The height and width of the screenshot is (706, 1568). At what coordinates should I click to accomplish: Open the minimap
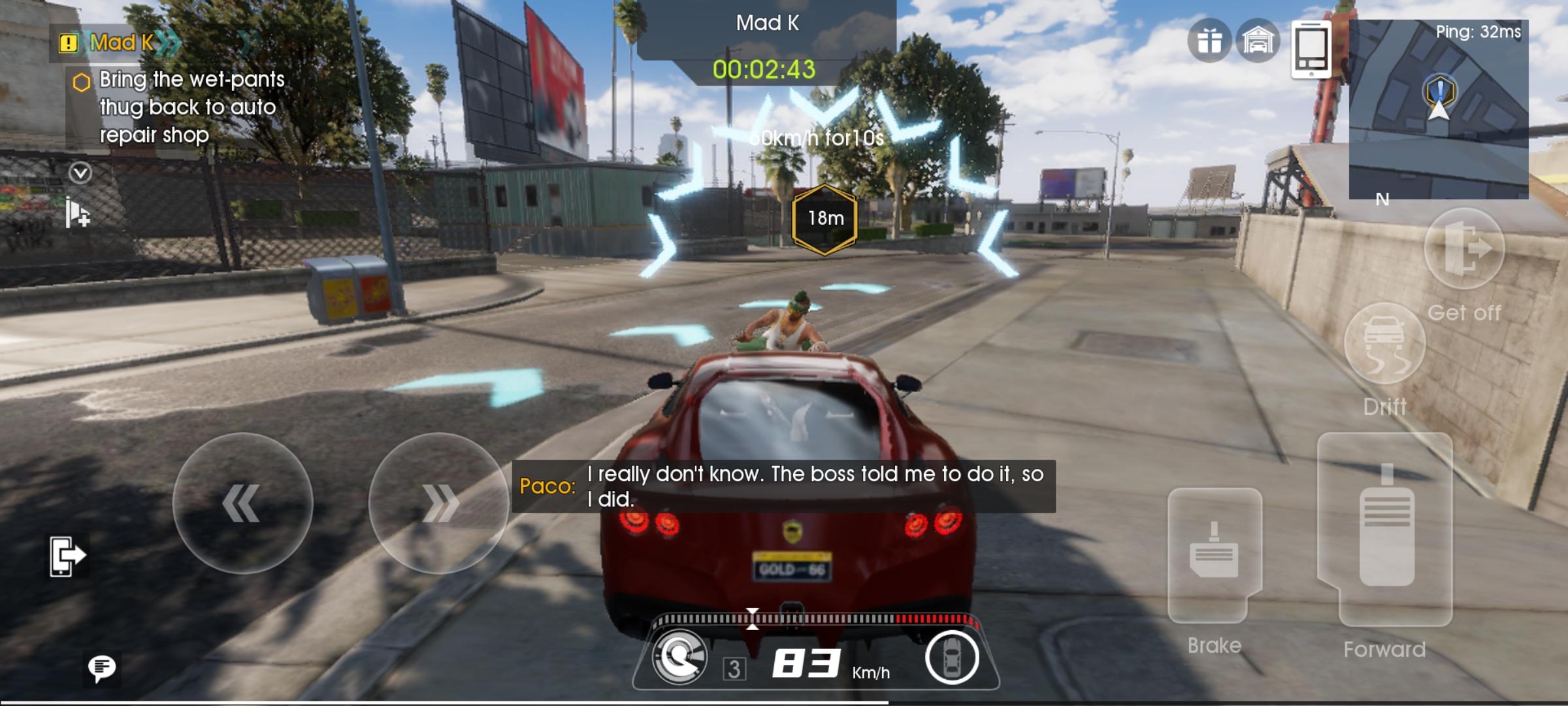pyautogui.click(x=1438, y=110)
